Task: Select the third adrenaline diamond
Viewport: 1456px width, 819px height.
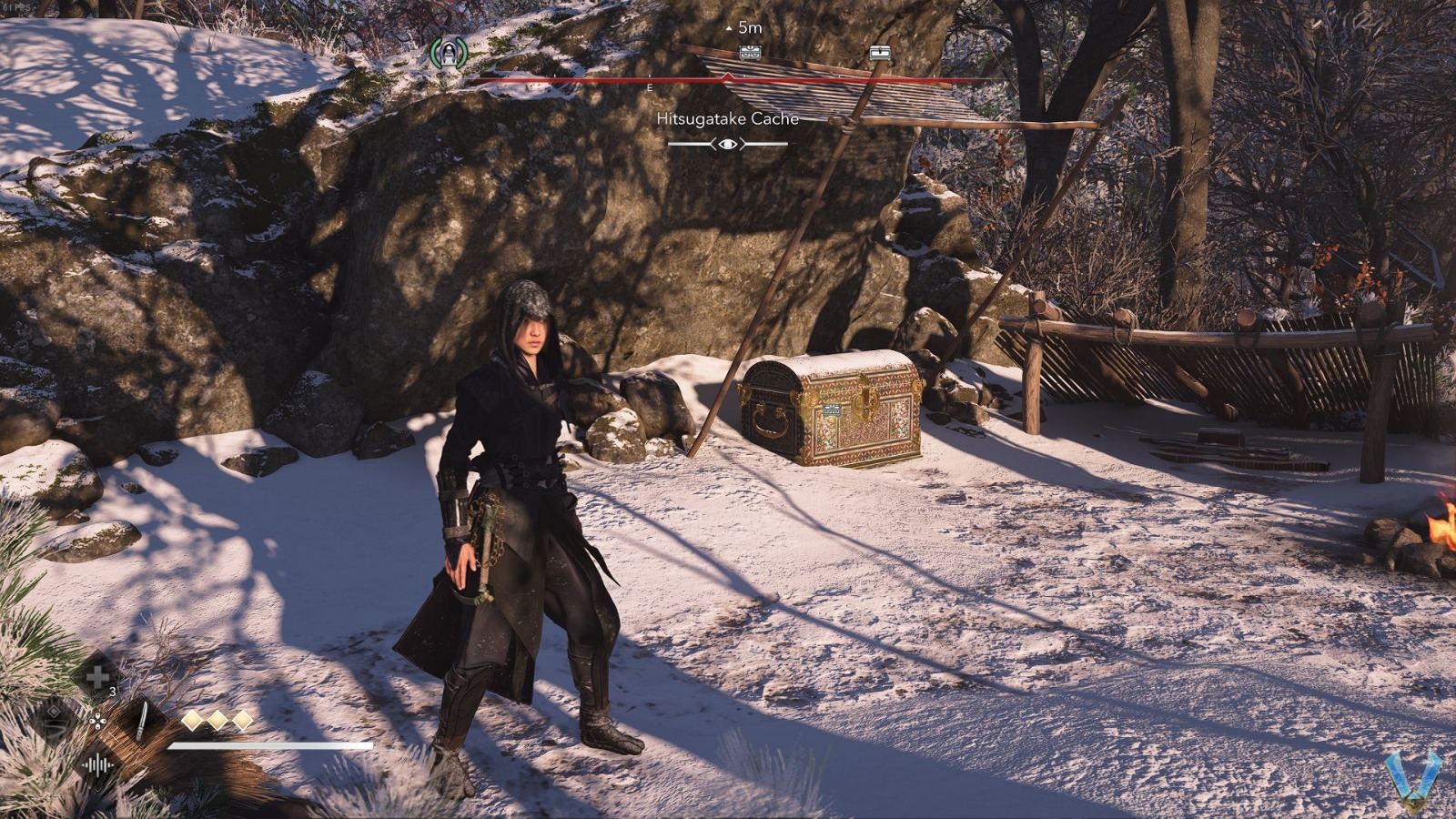Action: coord(242,719)
